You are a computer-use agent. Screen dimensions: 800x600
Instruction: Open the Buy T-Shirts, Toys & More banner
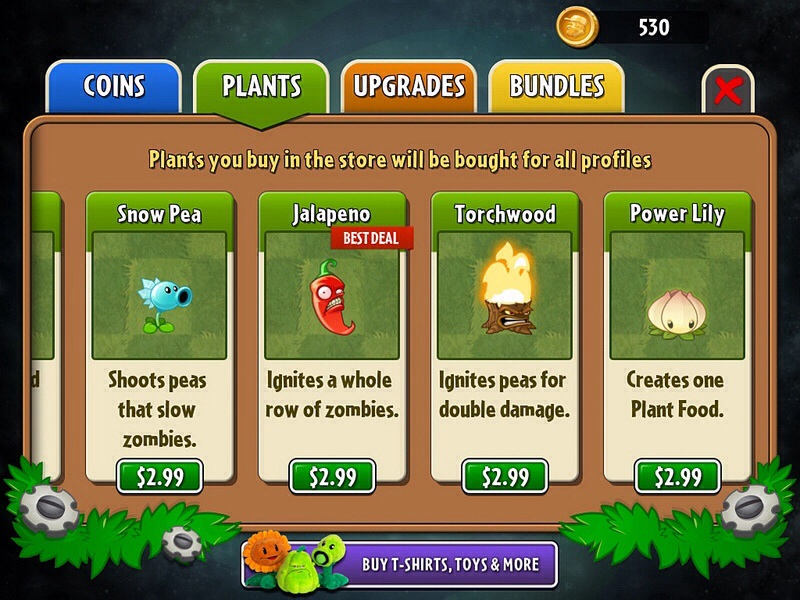(x=400, y=564)
